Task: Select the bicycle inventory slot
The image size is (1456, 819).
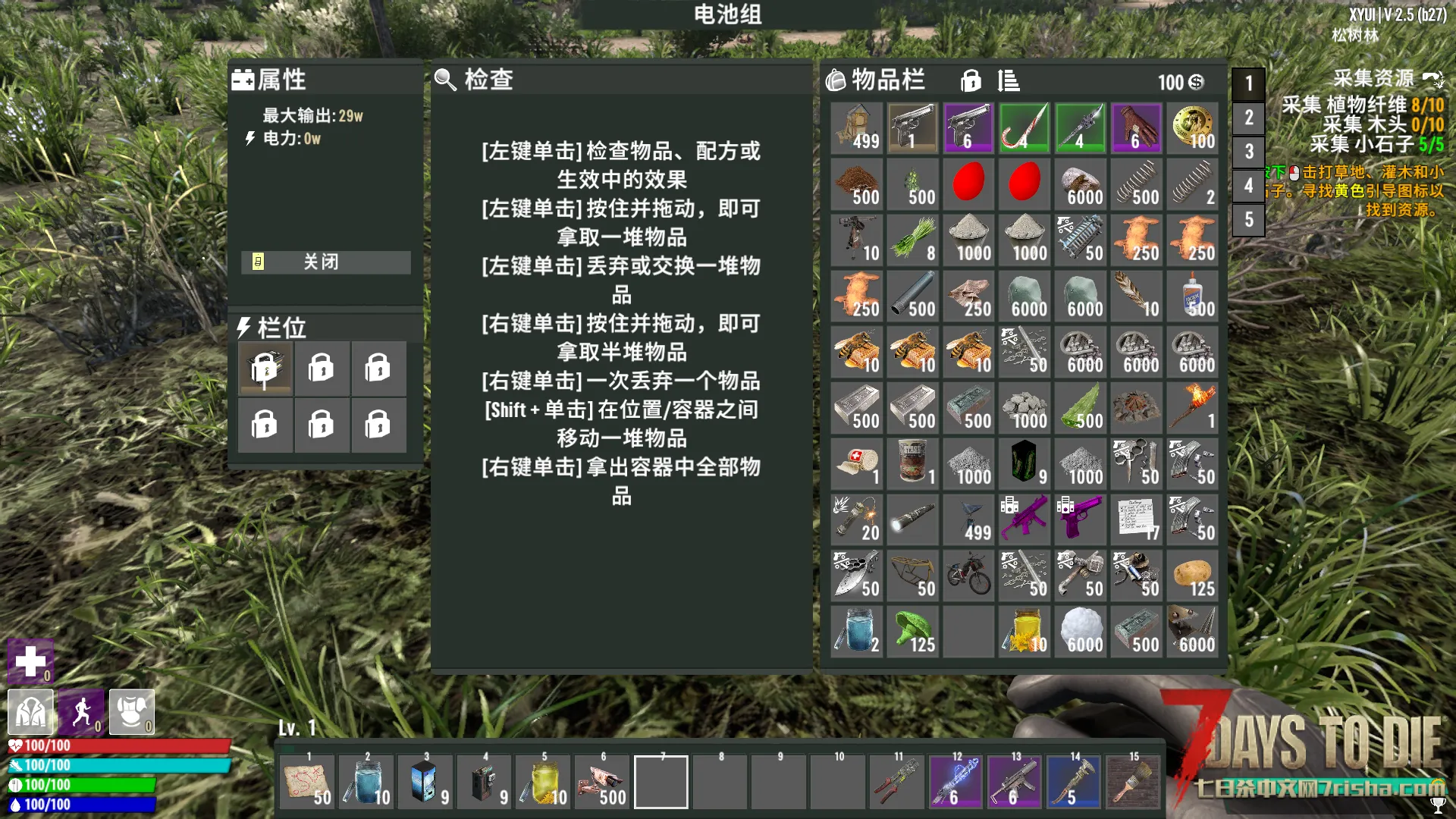Action: (x=968, y=576)
